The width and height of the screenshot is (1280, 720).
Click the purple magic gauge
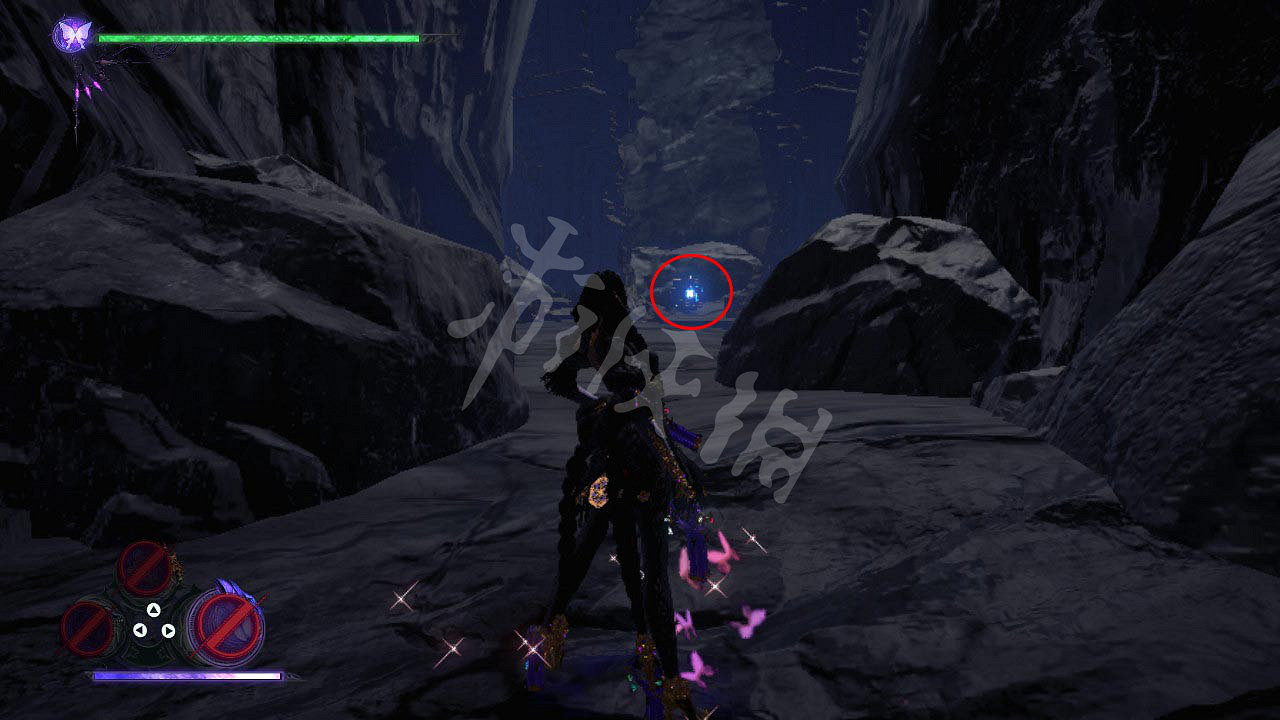coord(190,676)
